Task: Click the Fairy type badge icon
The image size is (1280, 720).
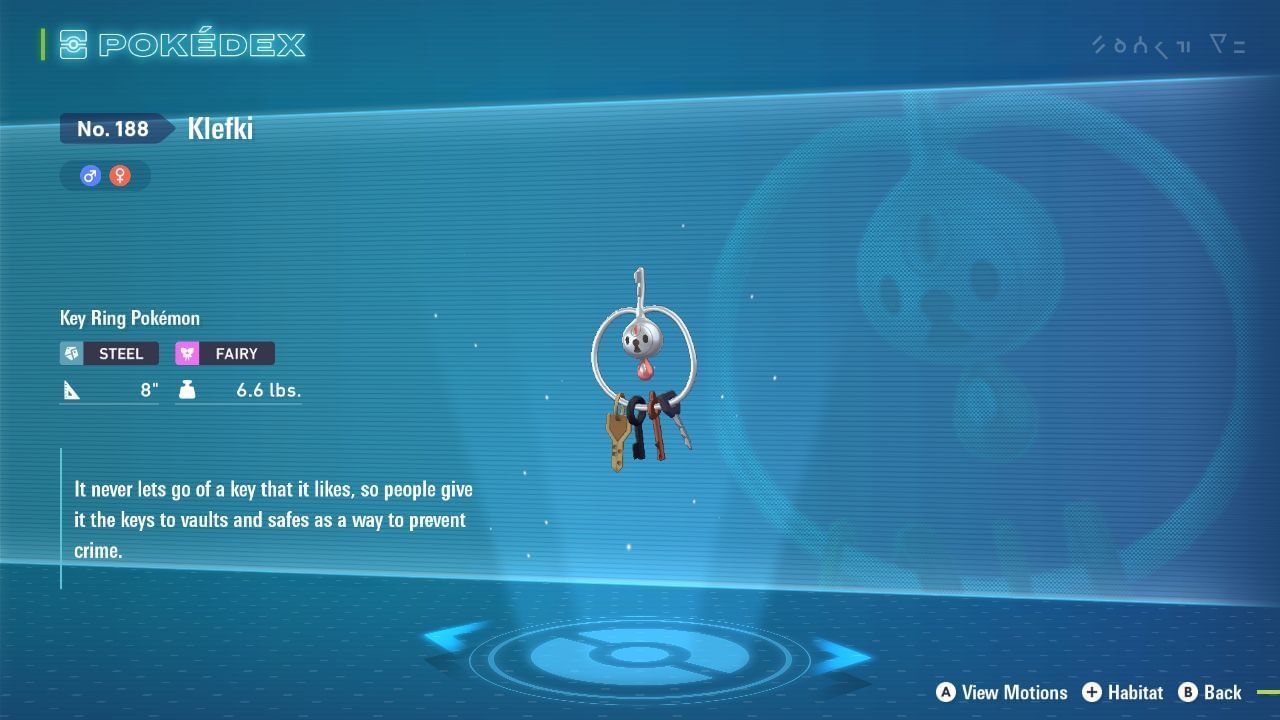Action: [x=190, y=353]
